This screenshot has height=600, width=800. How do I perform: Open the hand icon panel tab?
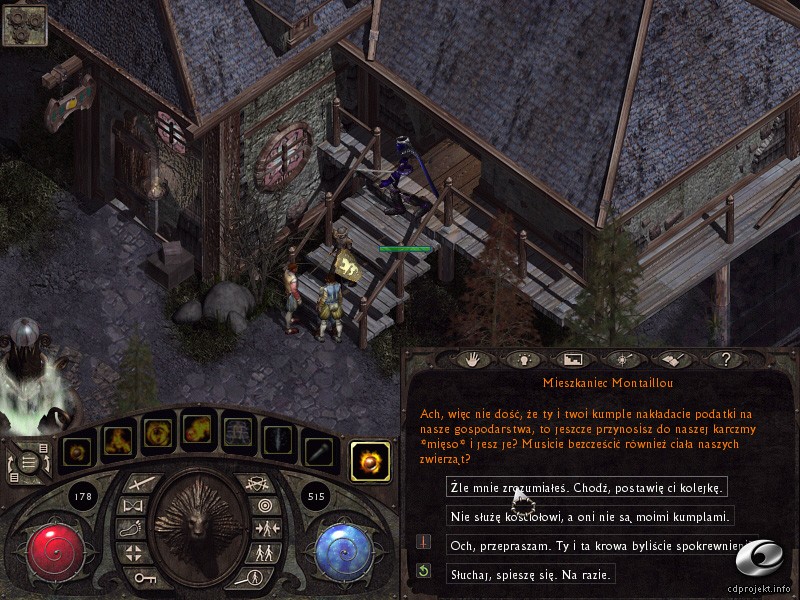(x=474, y=357)
